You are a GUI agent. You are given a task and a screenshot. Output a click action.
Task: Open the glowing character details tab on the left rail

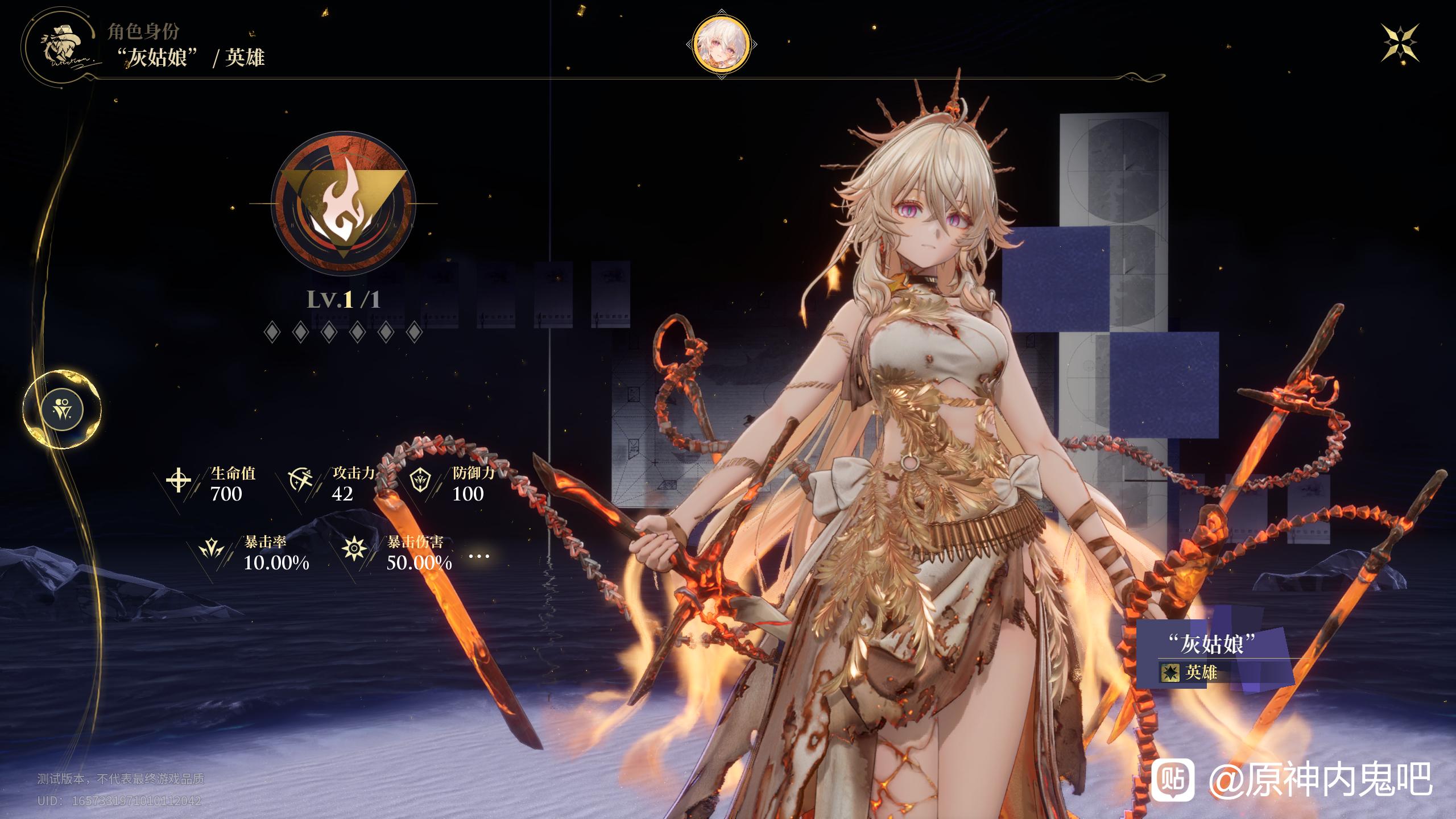[62, 409]
